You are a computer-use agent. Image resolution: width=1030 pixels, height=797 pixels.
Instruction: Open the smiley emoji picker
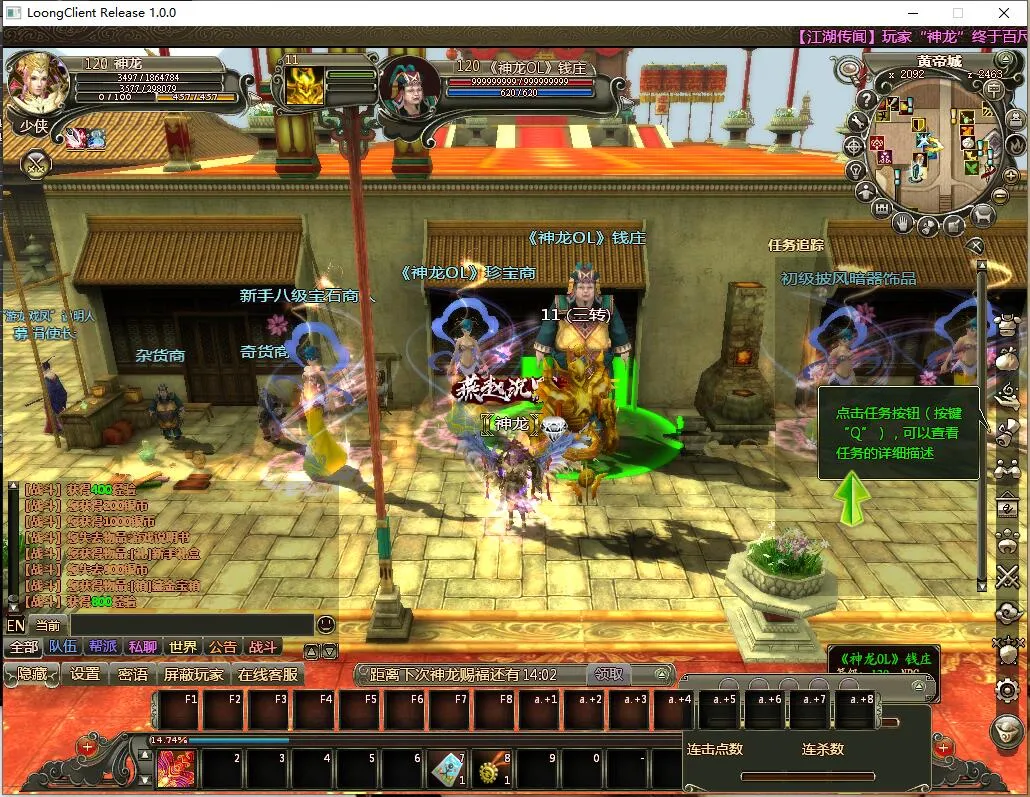(326, 625)
